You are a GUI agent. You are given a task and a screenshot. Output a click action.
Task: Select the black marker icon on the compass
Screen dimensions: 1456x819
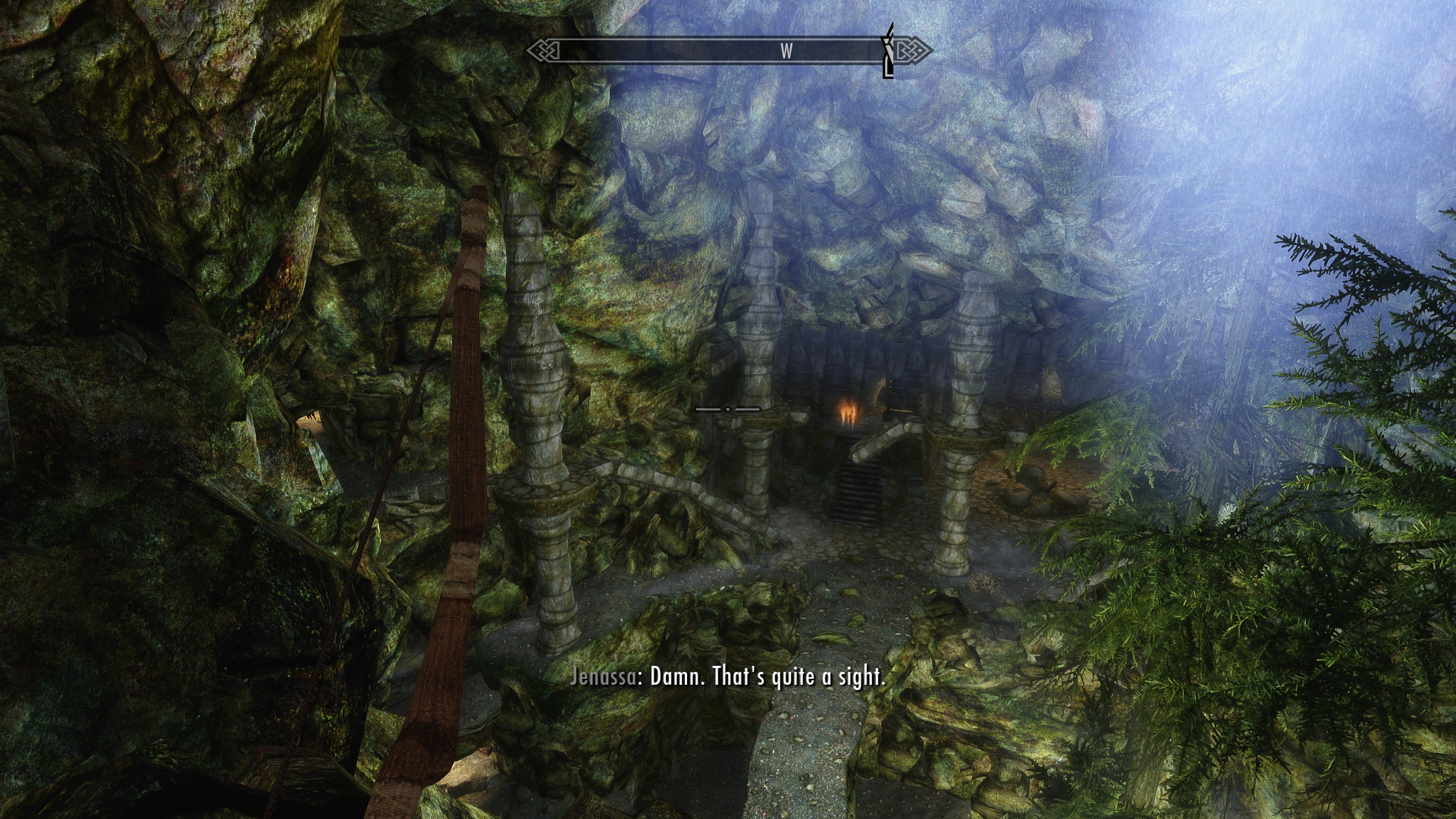[x=888, y=51]
